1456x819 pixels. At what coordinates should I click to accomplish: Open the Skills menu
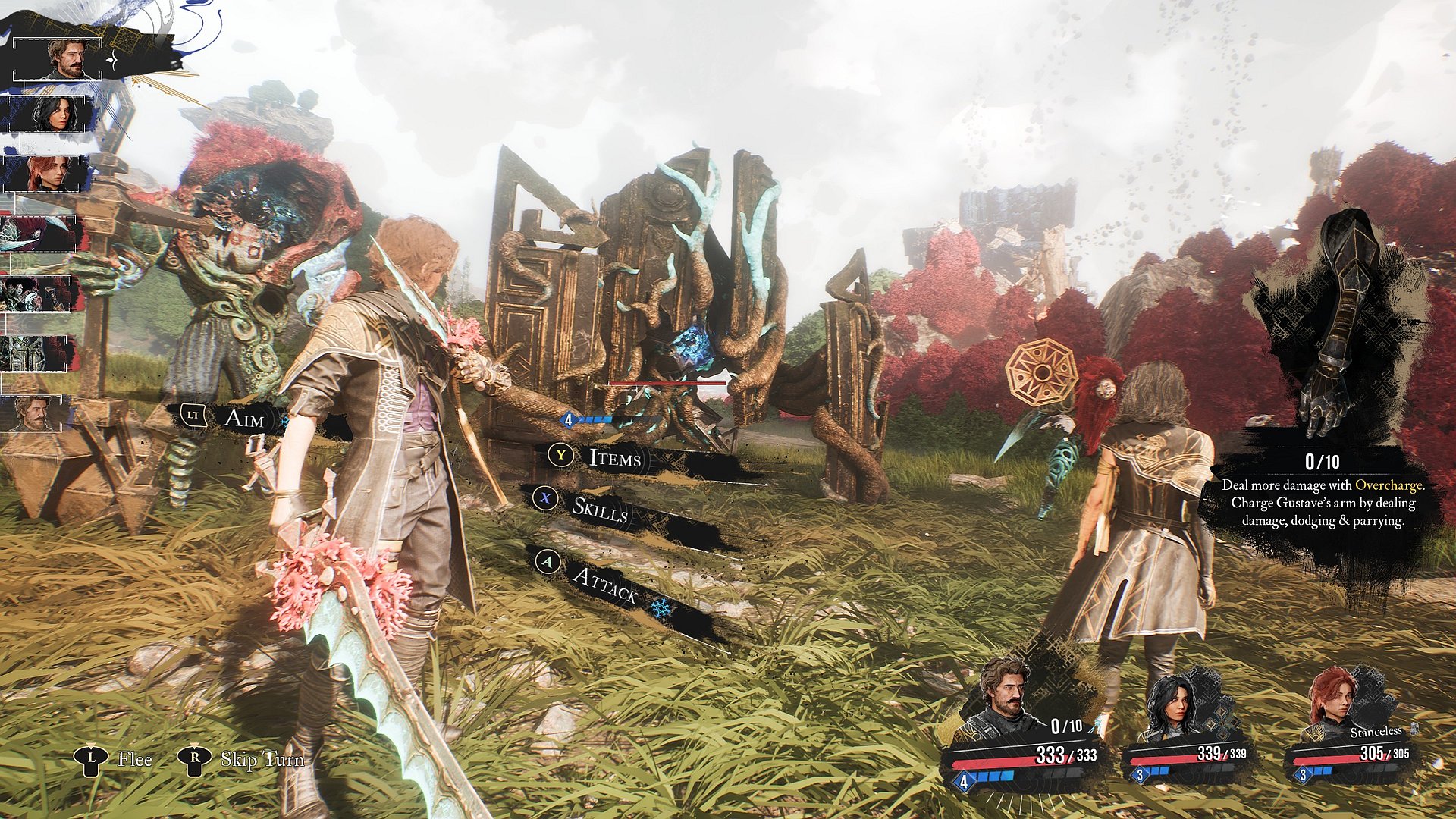[x=599, y=510]
